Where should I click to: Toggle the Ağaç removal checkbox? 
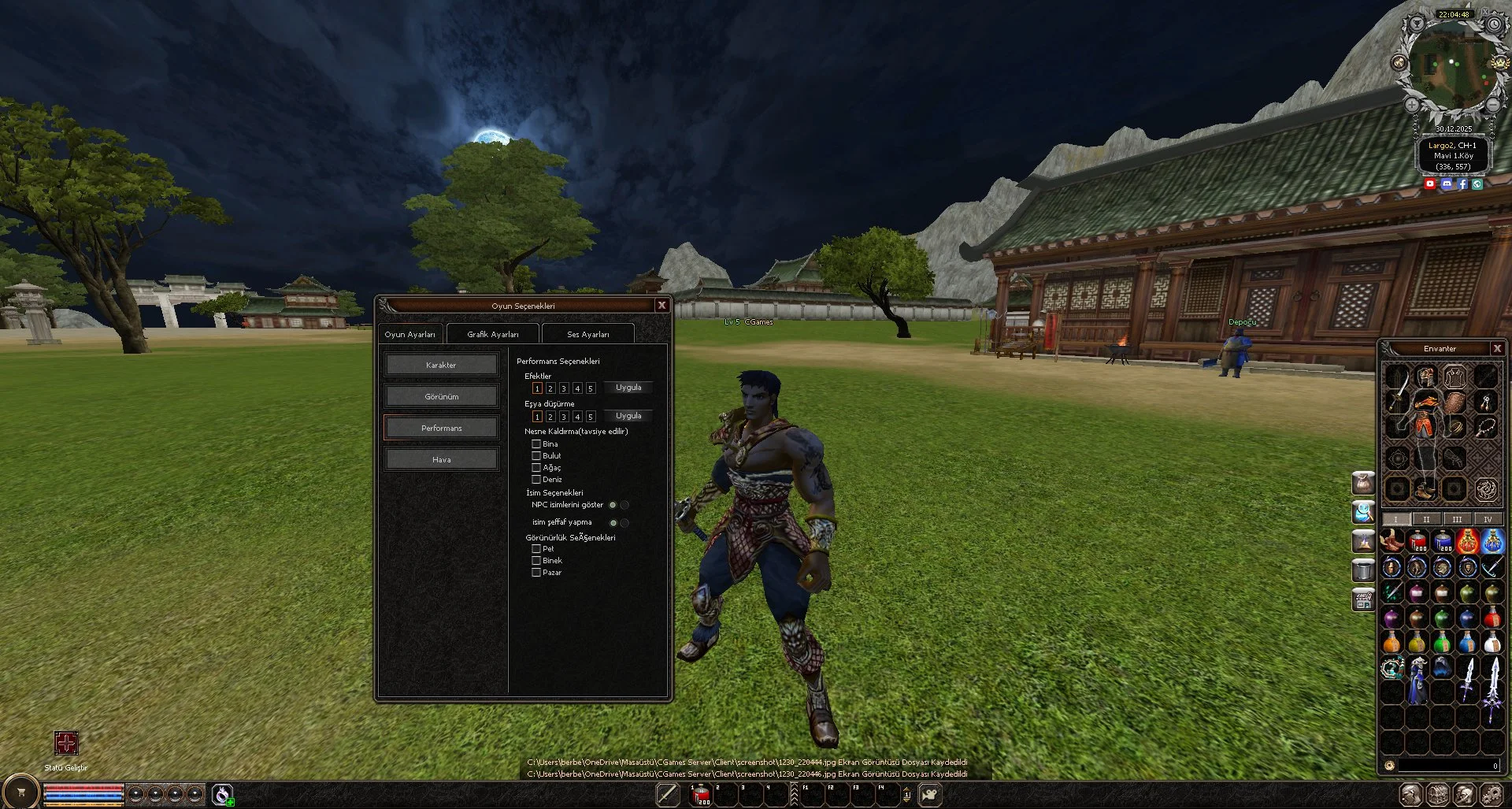click(536, 468)
